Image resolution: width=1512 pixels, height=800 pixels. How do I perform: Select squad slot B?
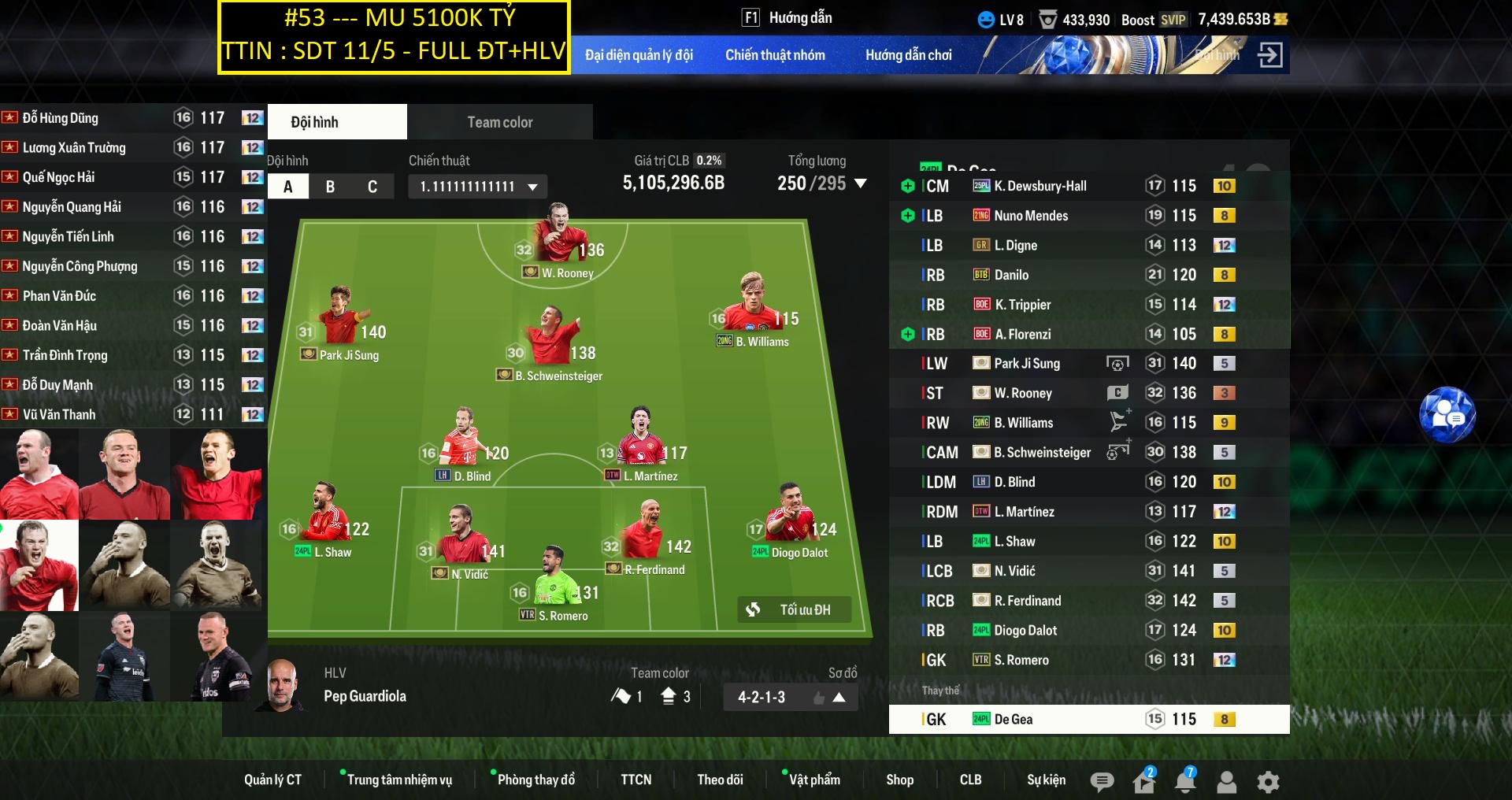tap(330, 187)
